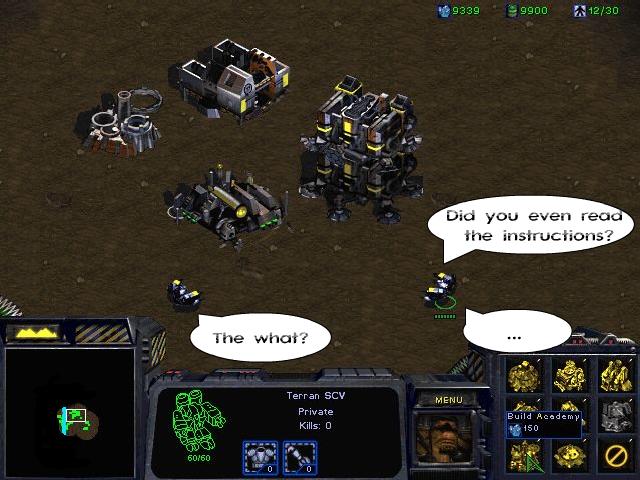640x480 pixels.
Task: Click the Build Refinery icon
Action: tap(615, 375)
